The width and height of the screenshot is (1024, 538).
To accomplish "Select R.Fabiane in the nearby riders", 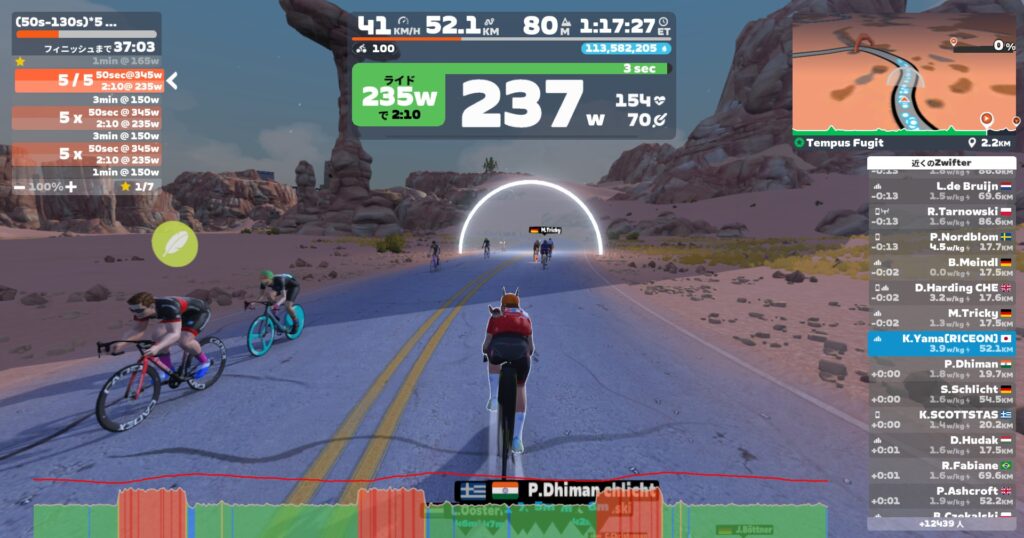I will [941, 470].
